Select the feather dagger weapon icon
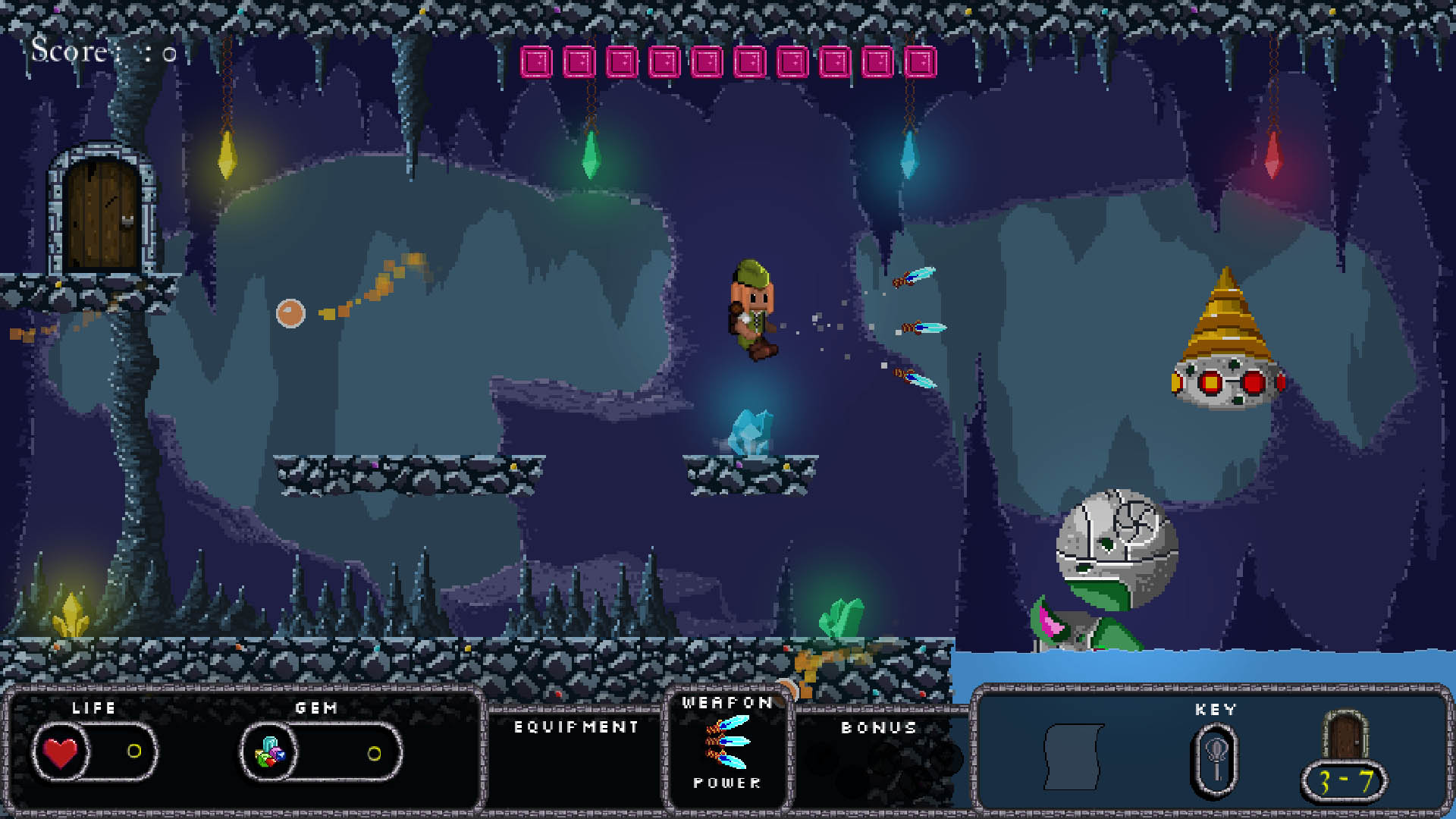Screen dimensions: 1456x819 click(726, 742)
